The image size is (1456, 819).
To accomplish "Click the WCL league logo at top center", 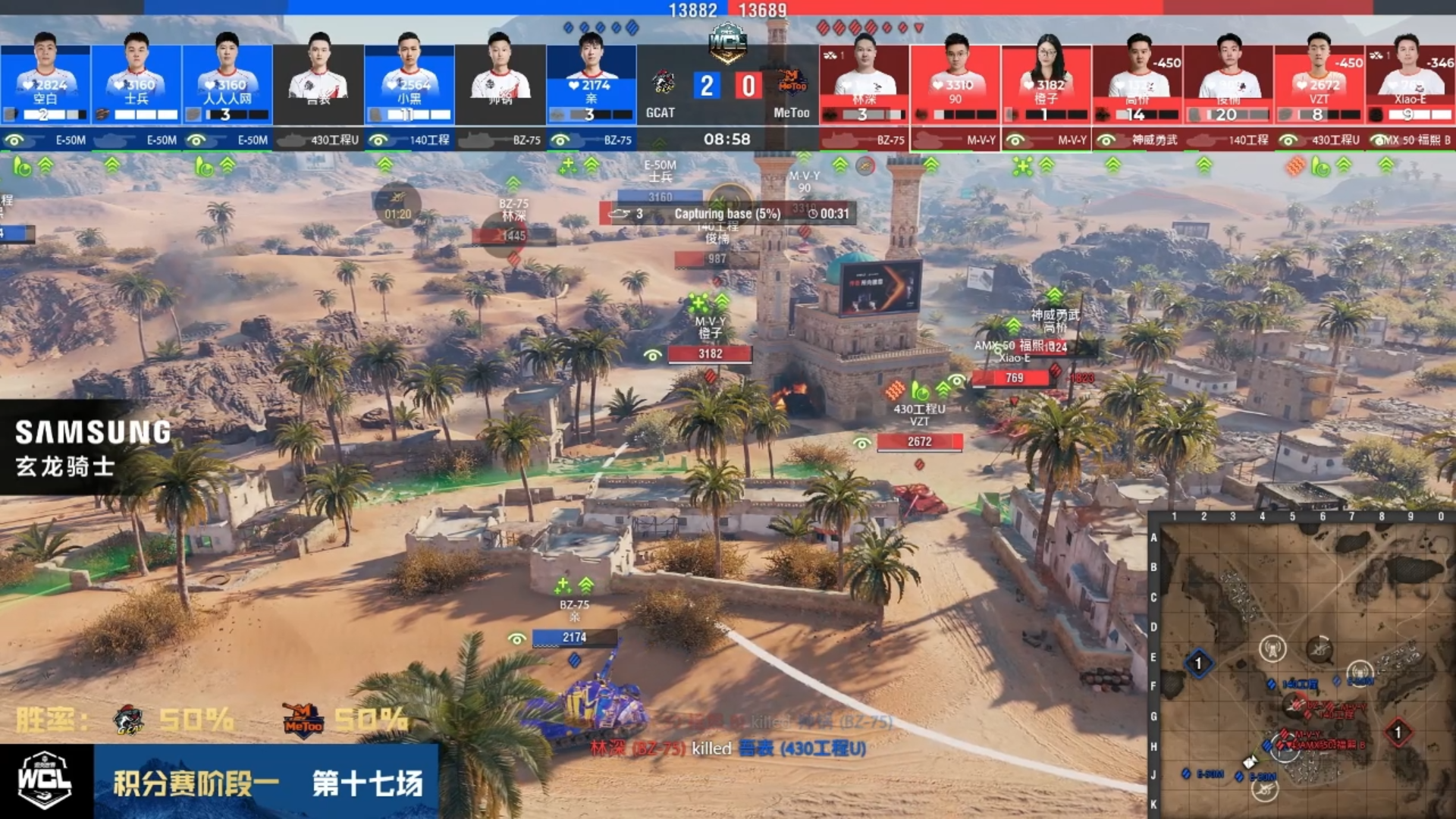I will (727, 43).
